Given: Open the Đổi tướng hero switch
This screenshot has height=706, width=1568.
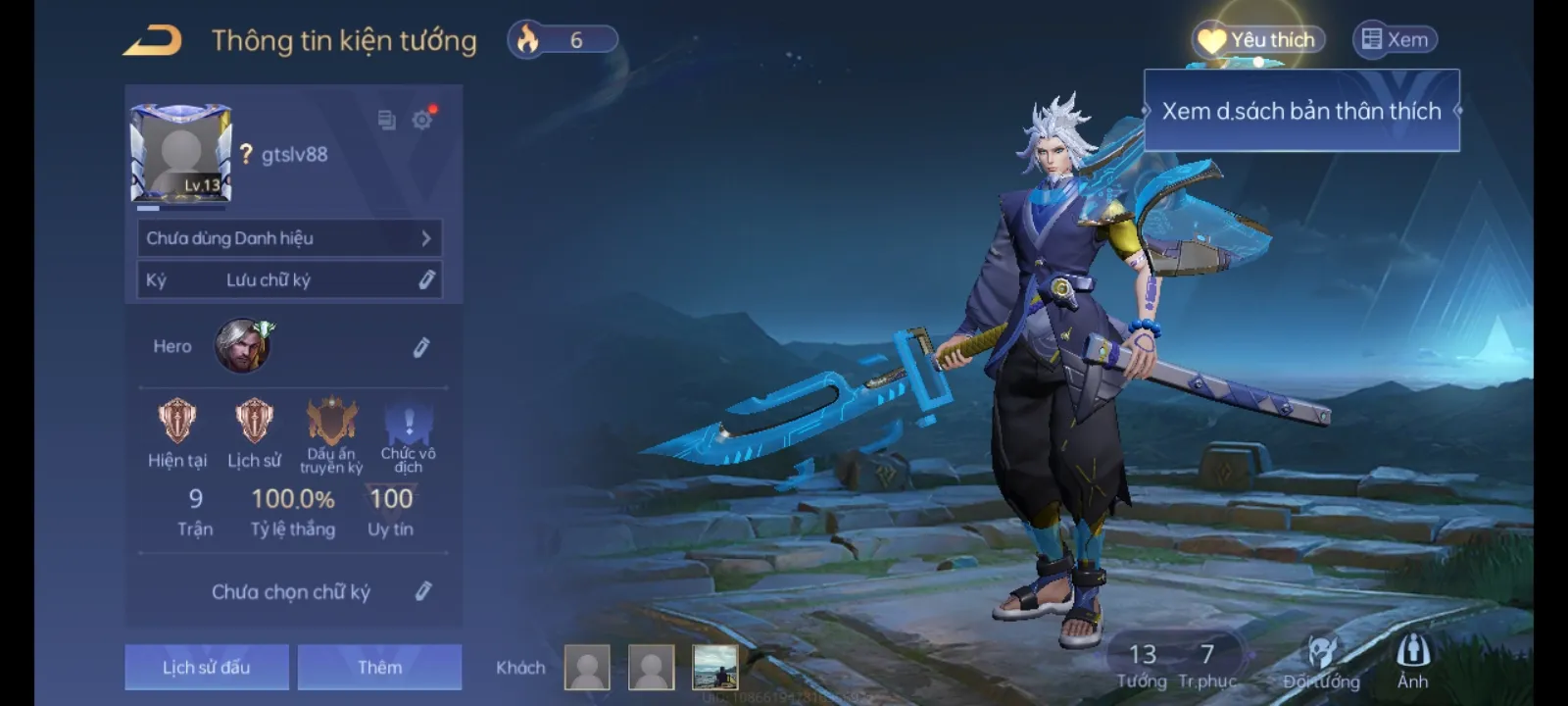Looking at the screenshot, I should (1321, 663).
